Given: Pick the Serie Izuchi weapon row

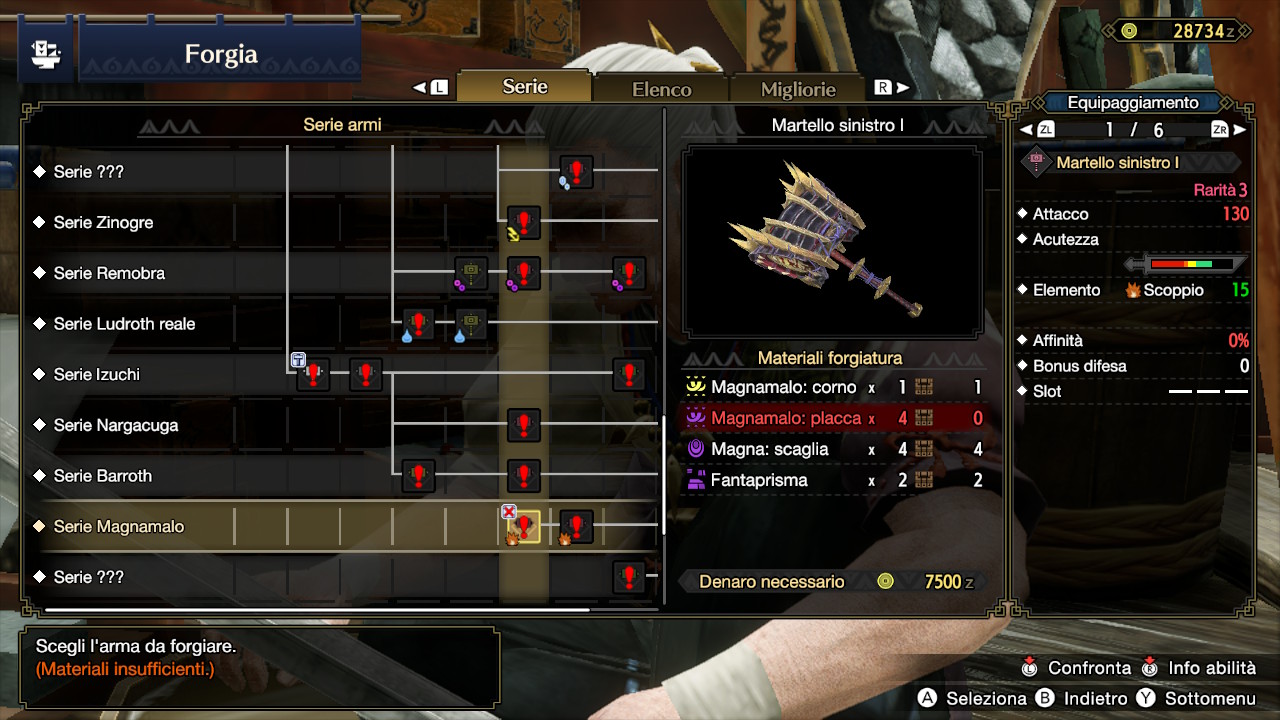Looking at the screenshot, I should [97, 375].
